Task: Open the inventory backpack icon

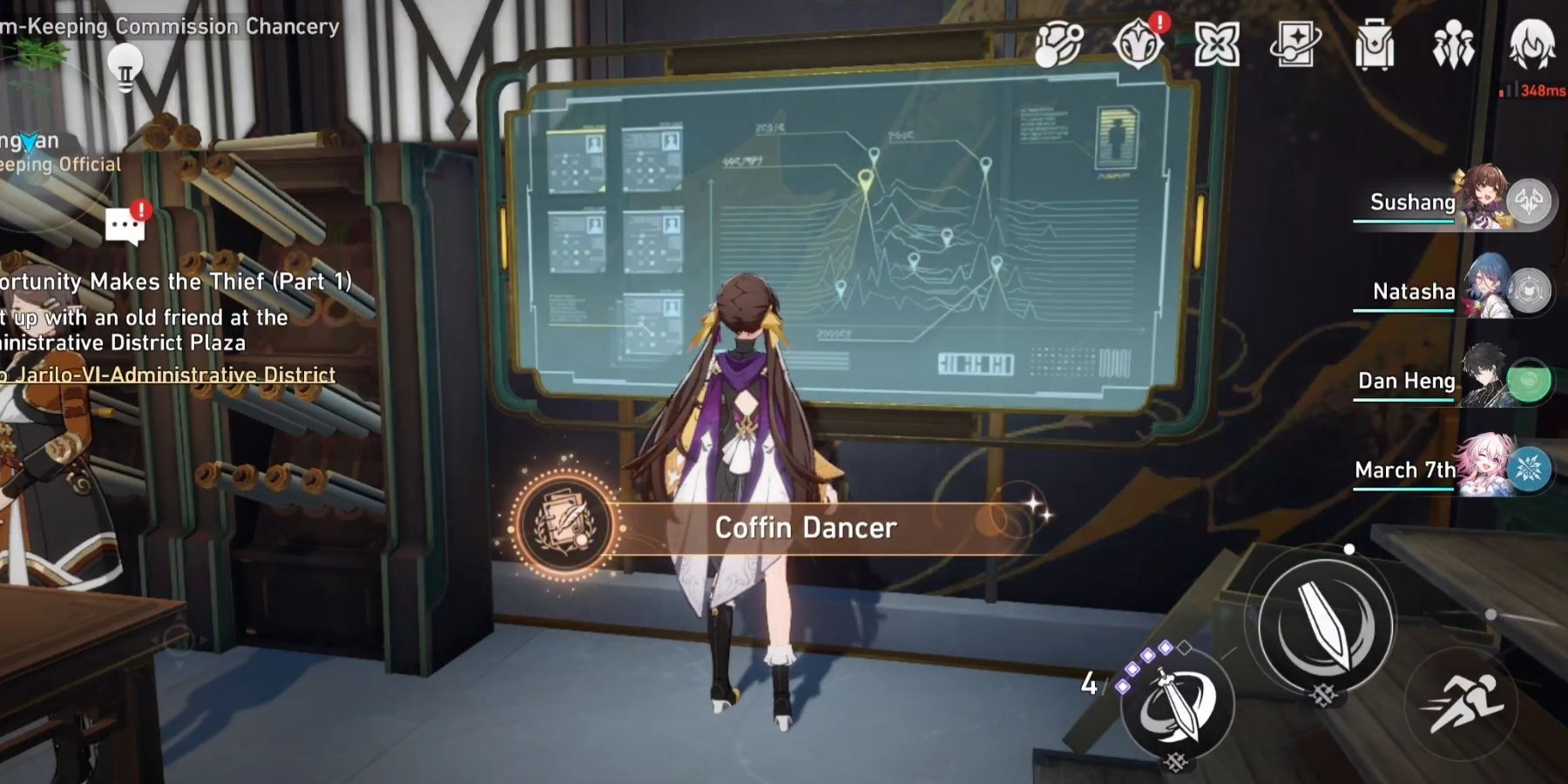Action: pos(1376,45)
